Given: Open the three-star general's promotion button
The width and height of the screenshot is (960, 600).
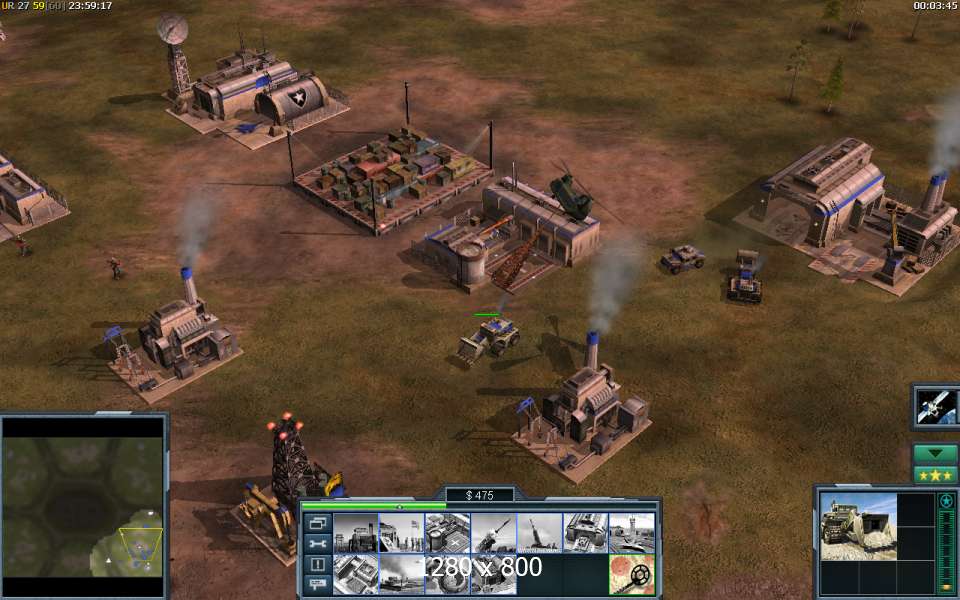Looking at the screenshot, I should 936,475.
